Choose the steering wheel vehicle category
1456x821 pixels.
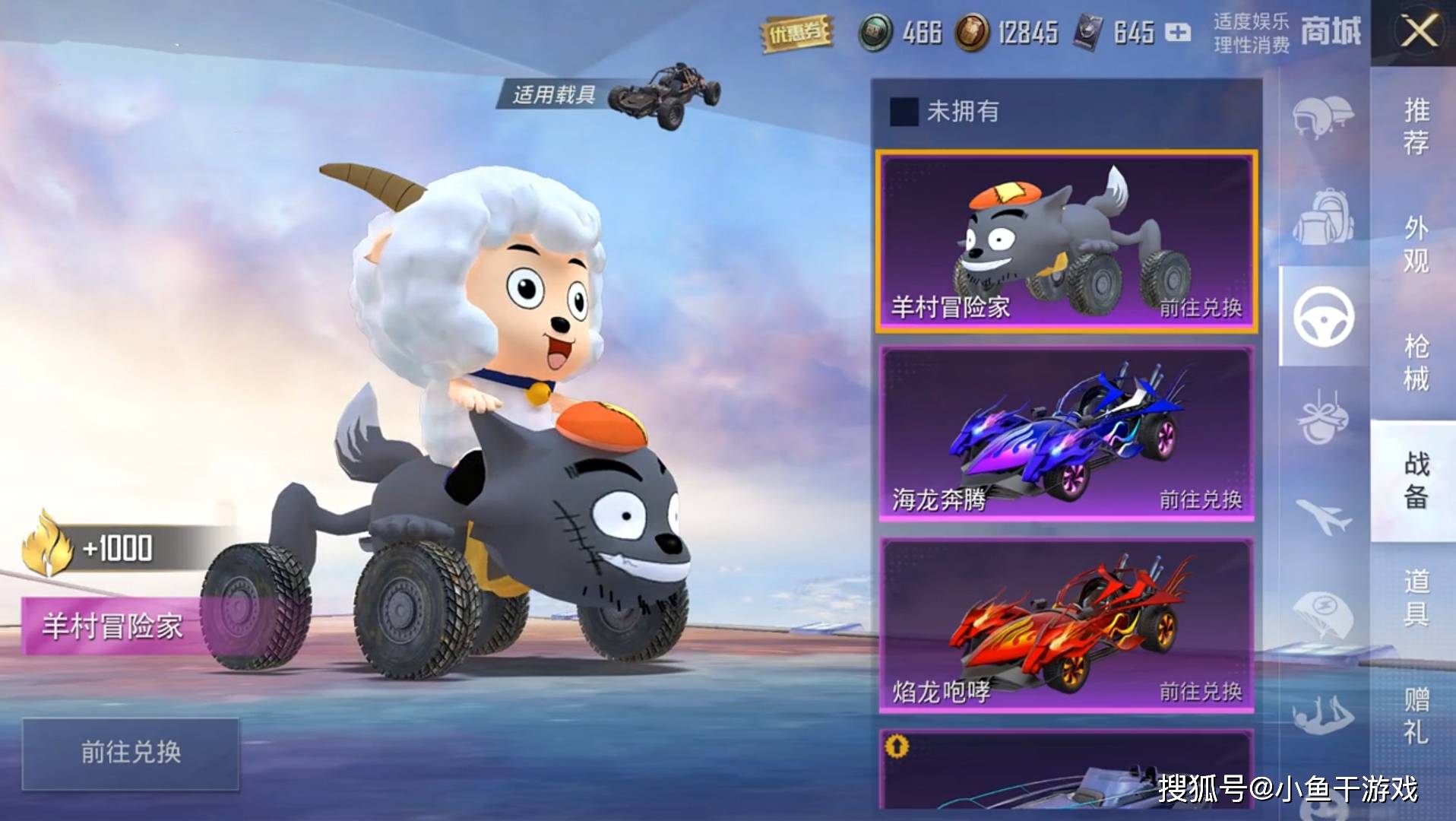[1324, 317]
